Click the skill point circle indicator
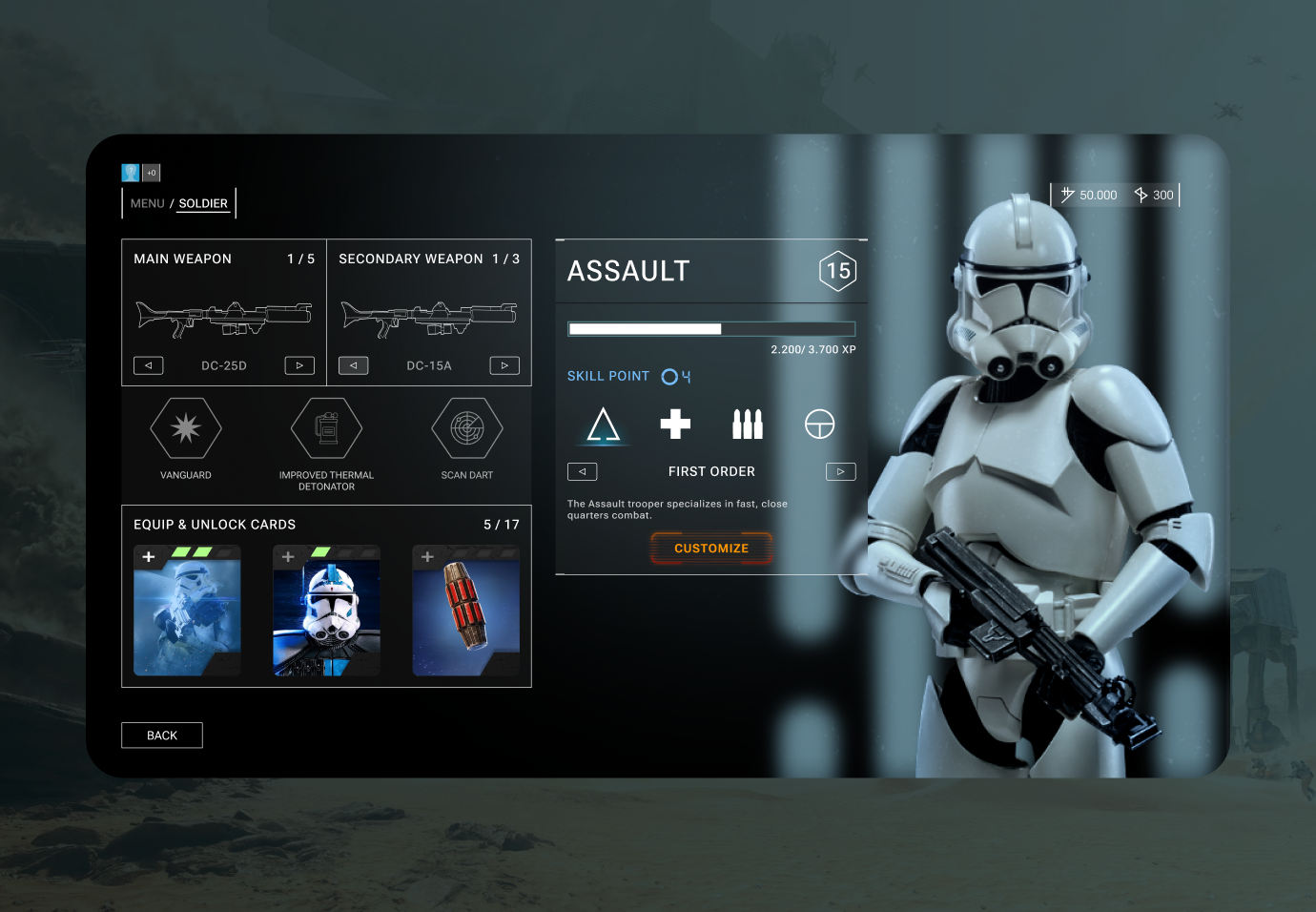Image resolution: width=1316 pixels, height=912 pixels. pyautogui.click(x=668, y=376)
